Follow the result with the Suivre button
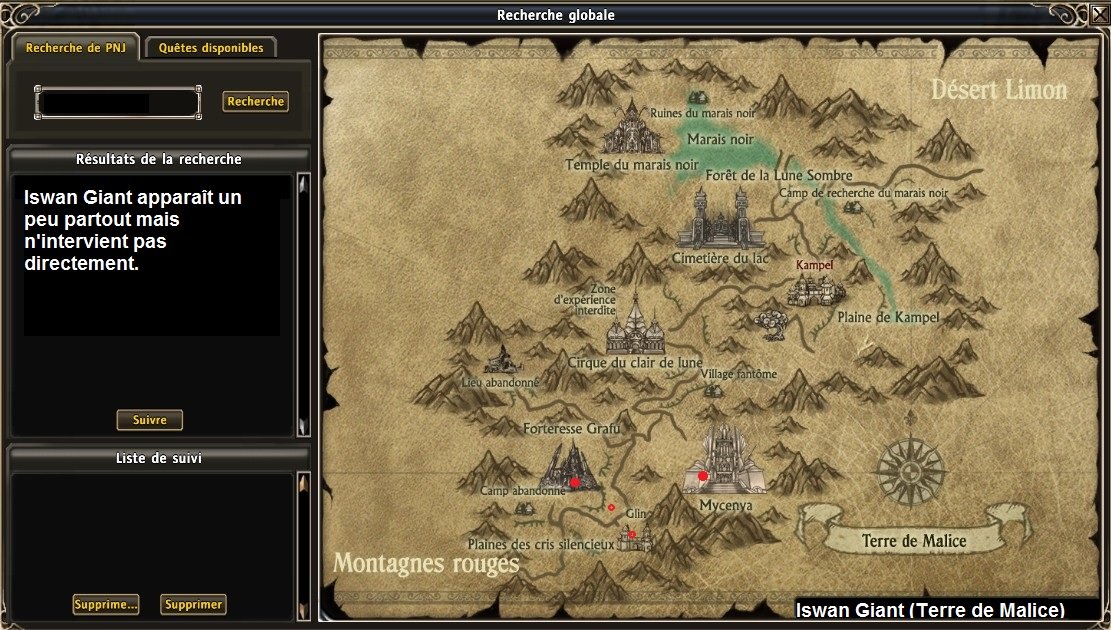 150,420
